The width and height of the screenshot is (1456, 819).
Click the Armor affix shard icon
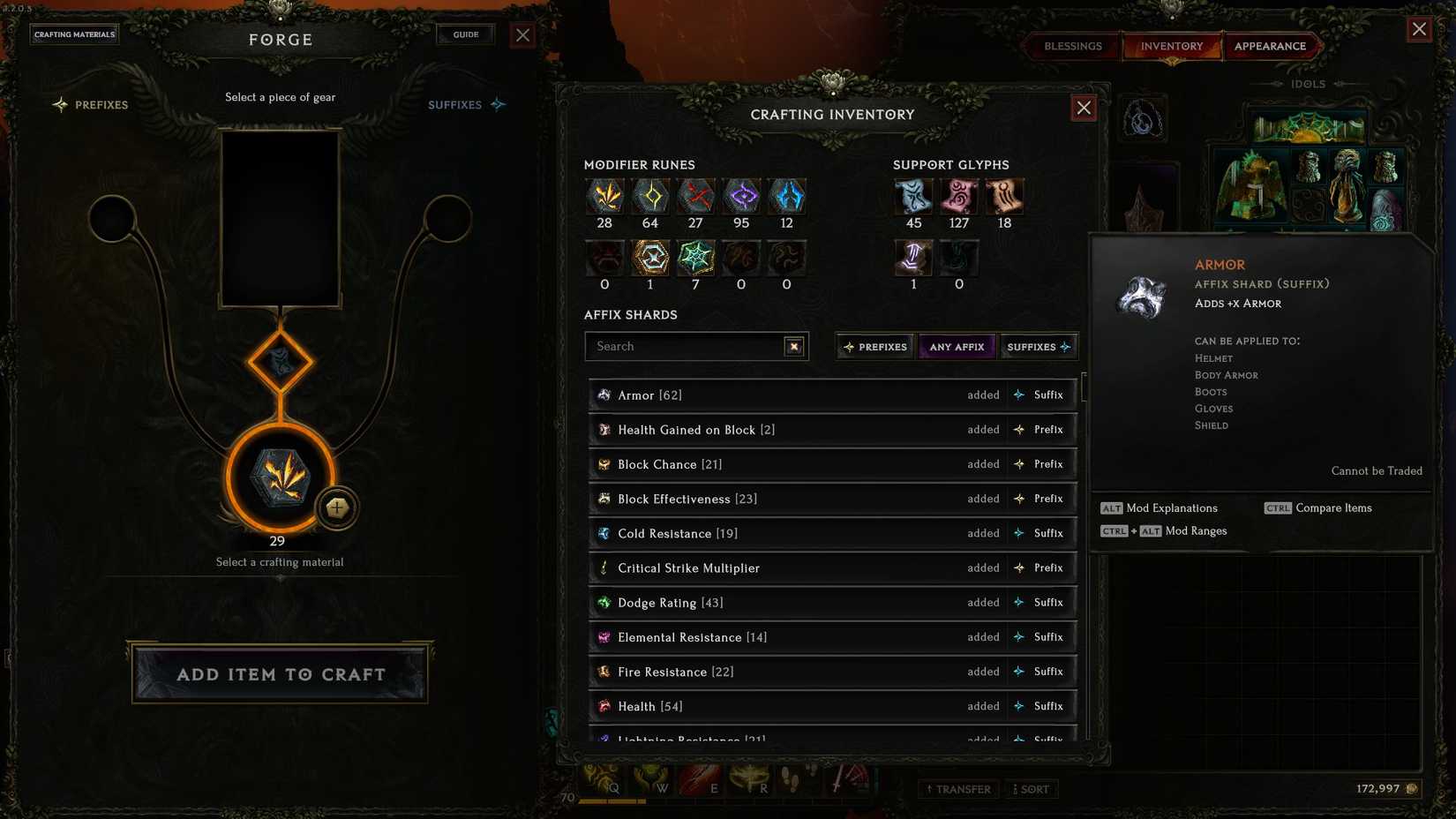pos(604,394)
